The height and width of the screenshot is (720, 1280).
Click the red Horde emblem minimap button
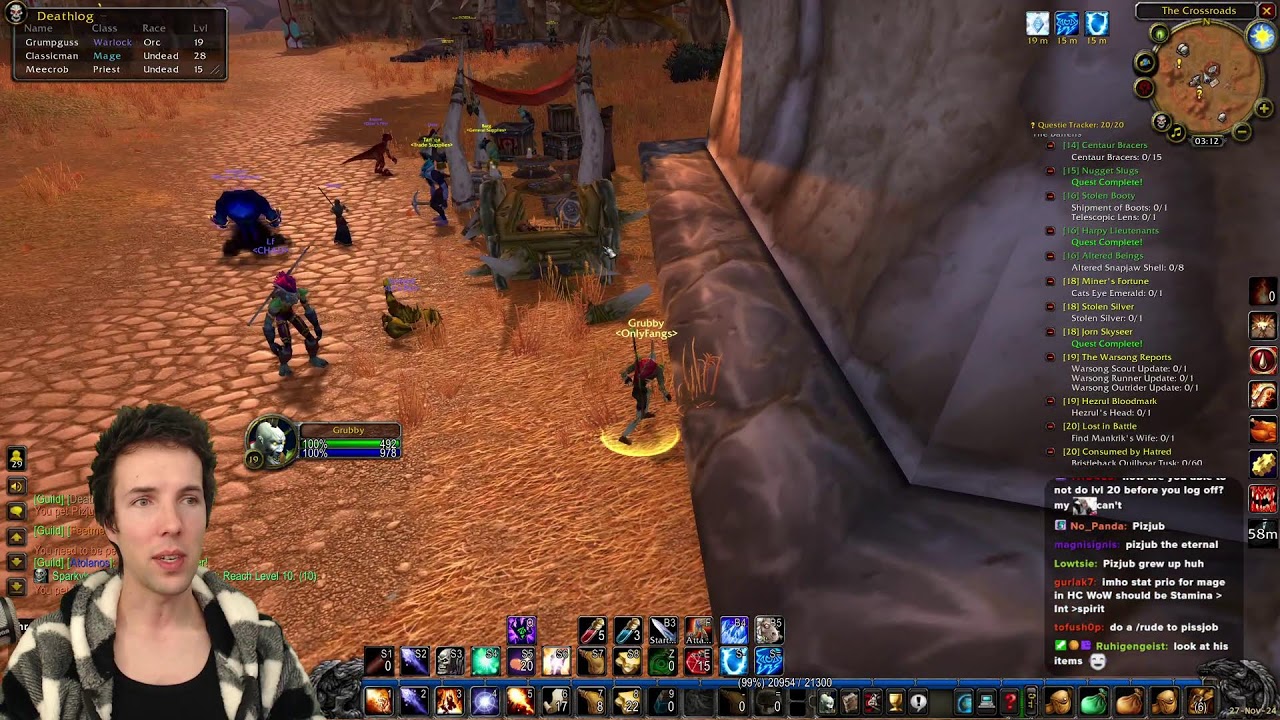pyautogui.click(x=1145, y=88)
